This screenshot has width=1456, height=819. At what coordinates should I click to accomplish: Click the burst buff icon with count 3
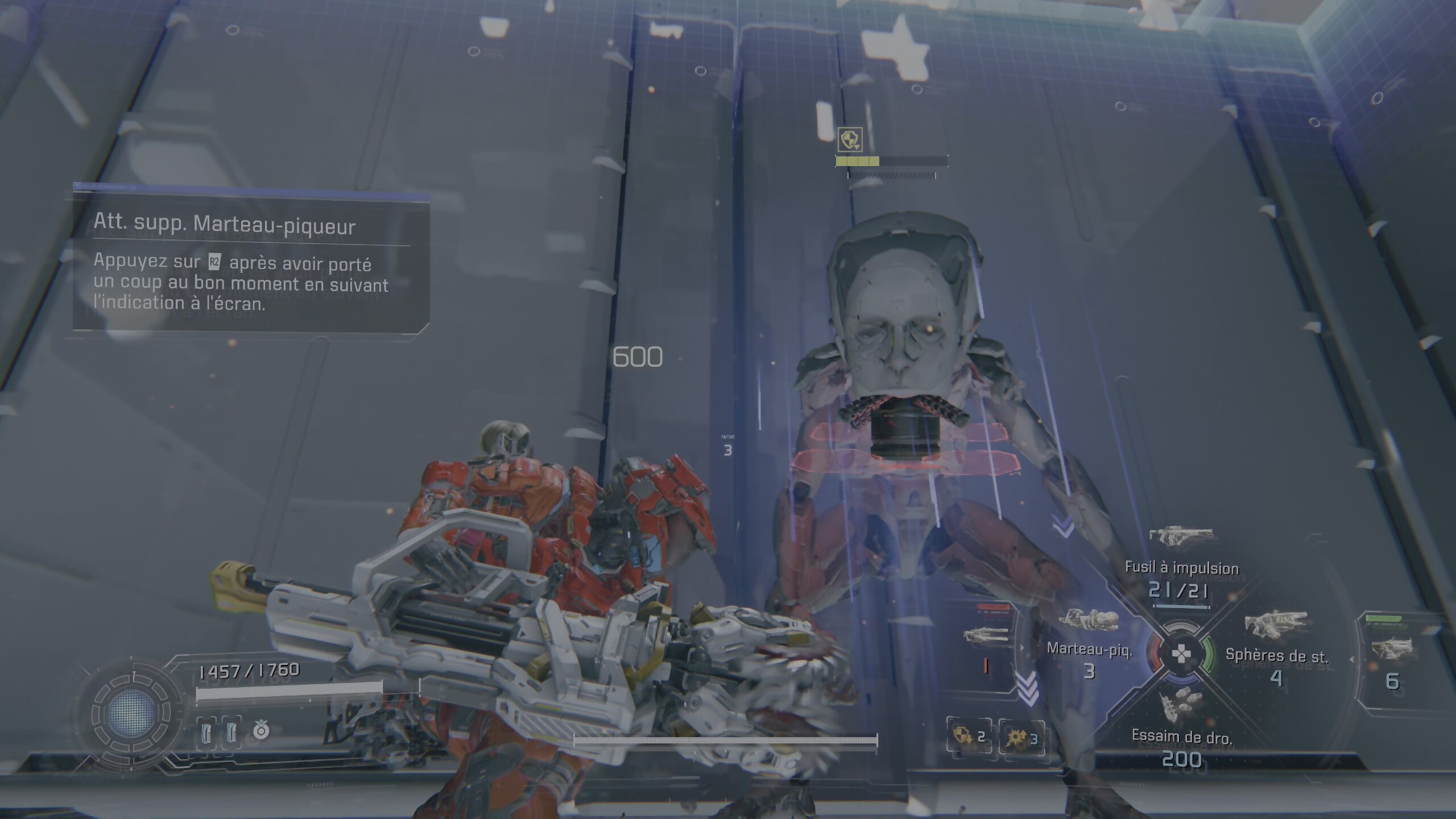(1021, 738)
